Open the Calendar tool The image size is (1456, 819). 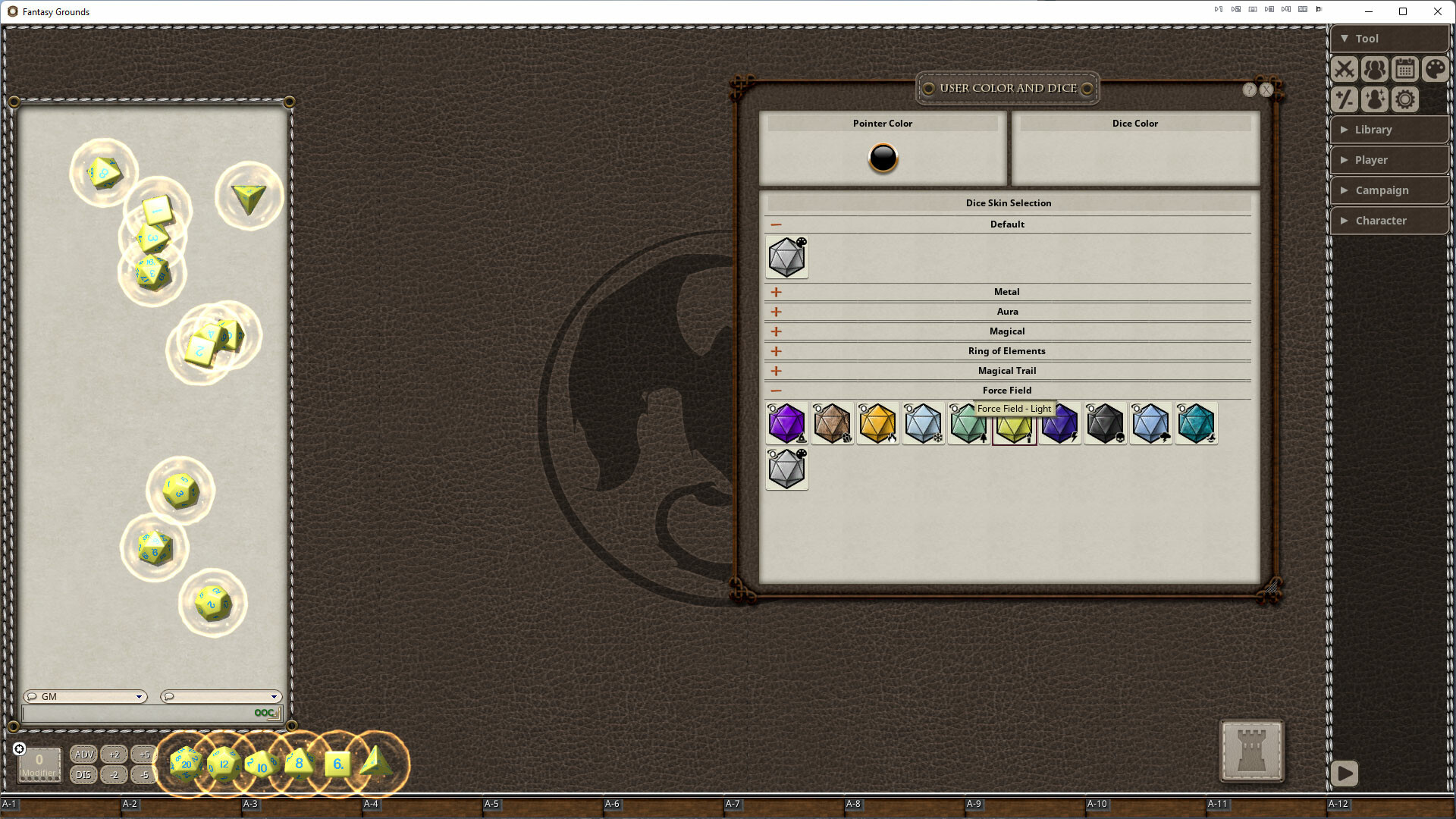(x=1404, y=69)
